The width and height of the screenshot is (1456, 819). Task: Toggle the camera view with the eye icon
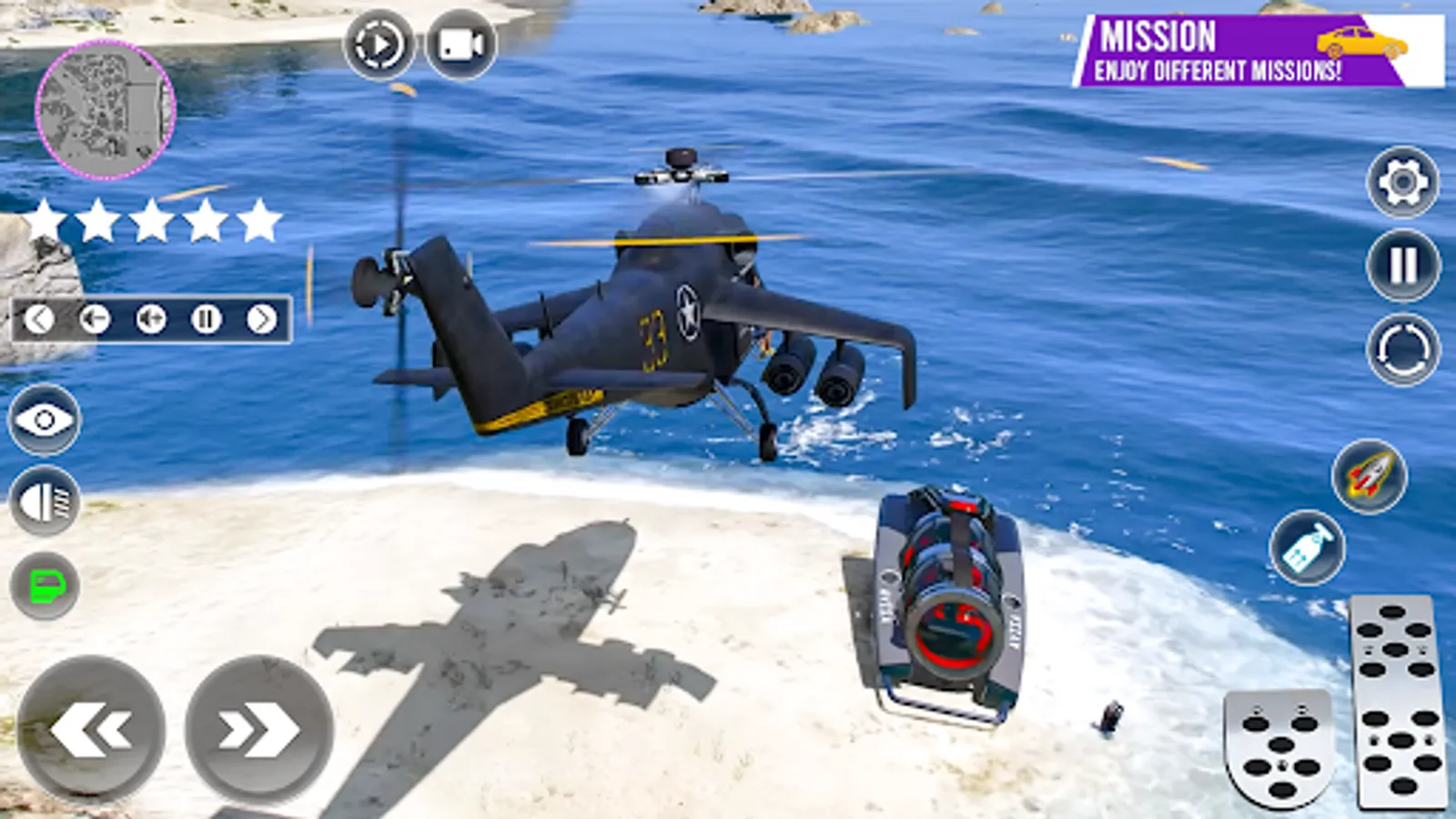point(40,420)
